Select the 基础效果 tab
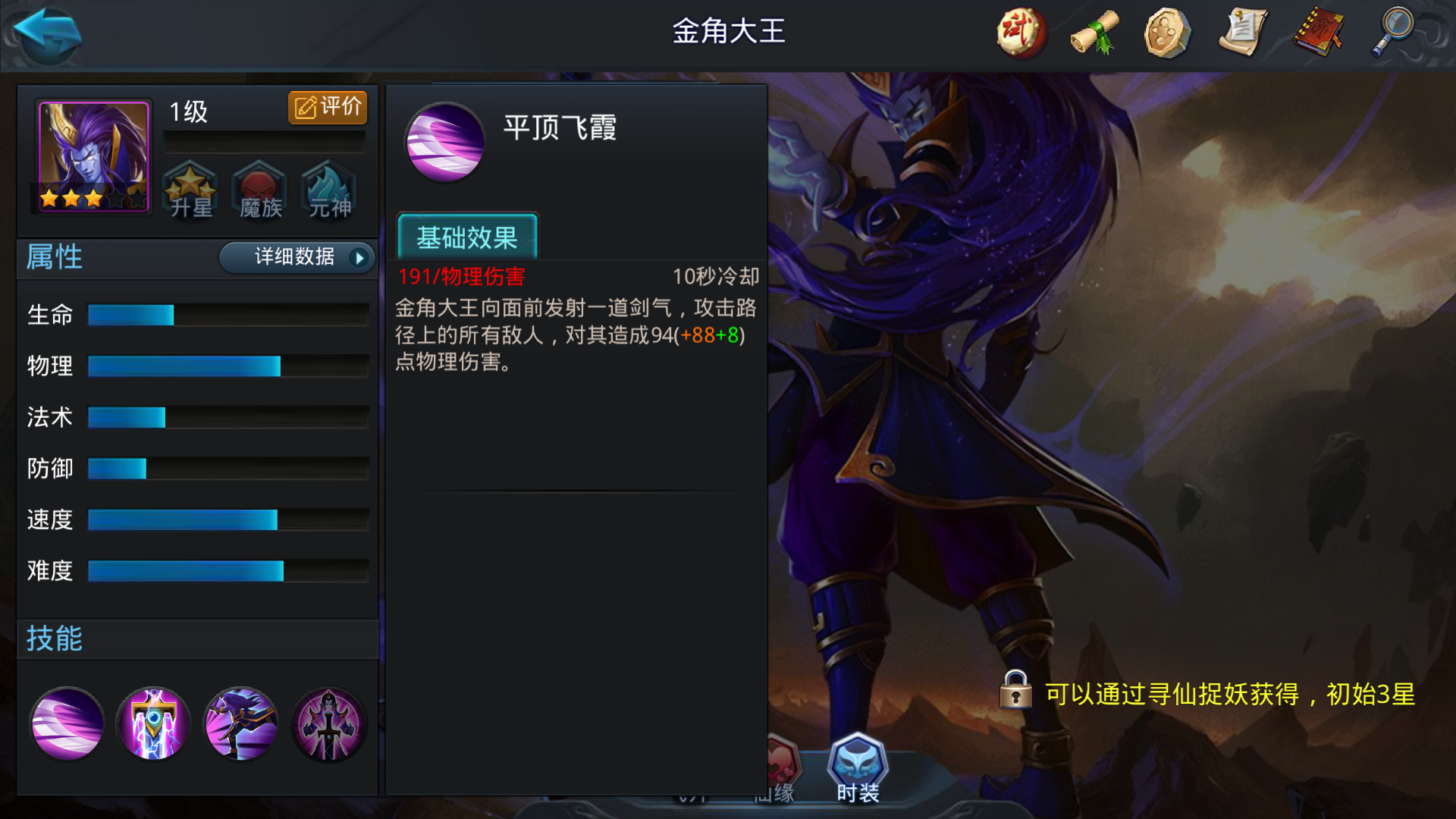 coord(467,238)
